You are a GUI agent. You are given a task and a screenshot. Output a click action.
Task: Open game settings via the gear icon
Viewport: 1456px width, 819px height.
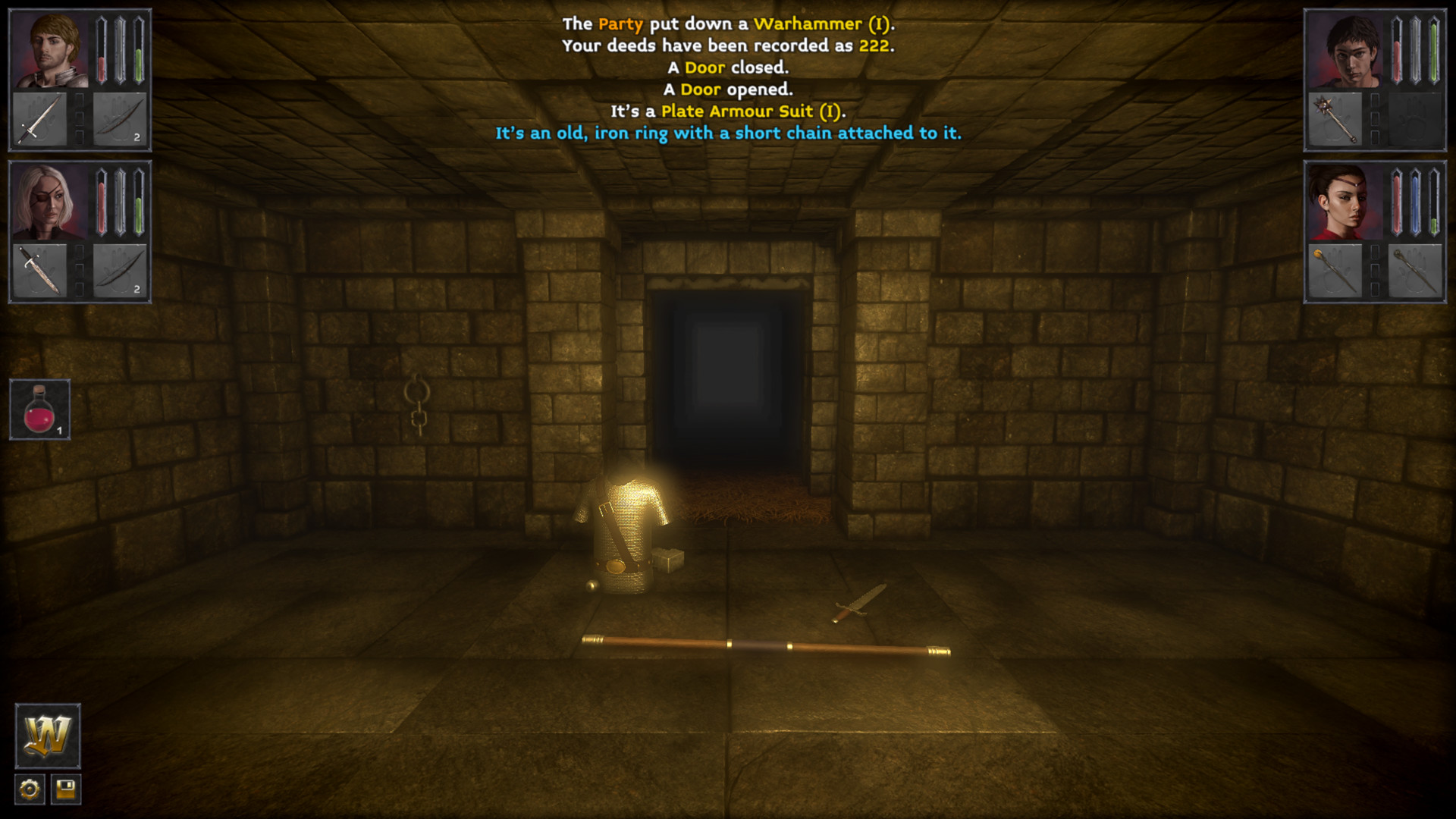28,789
